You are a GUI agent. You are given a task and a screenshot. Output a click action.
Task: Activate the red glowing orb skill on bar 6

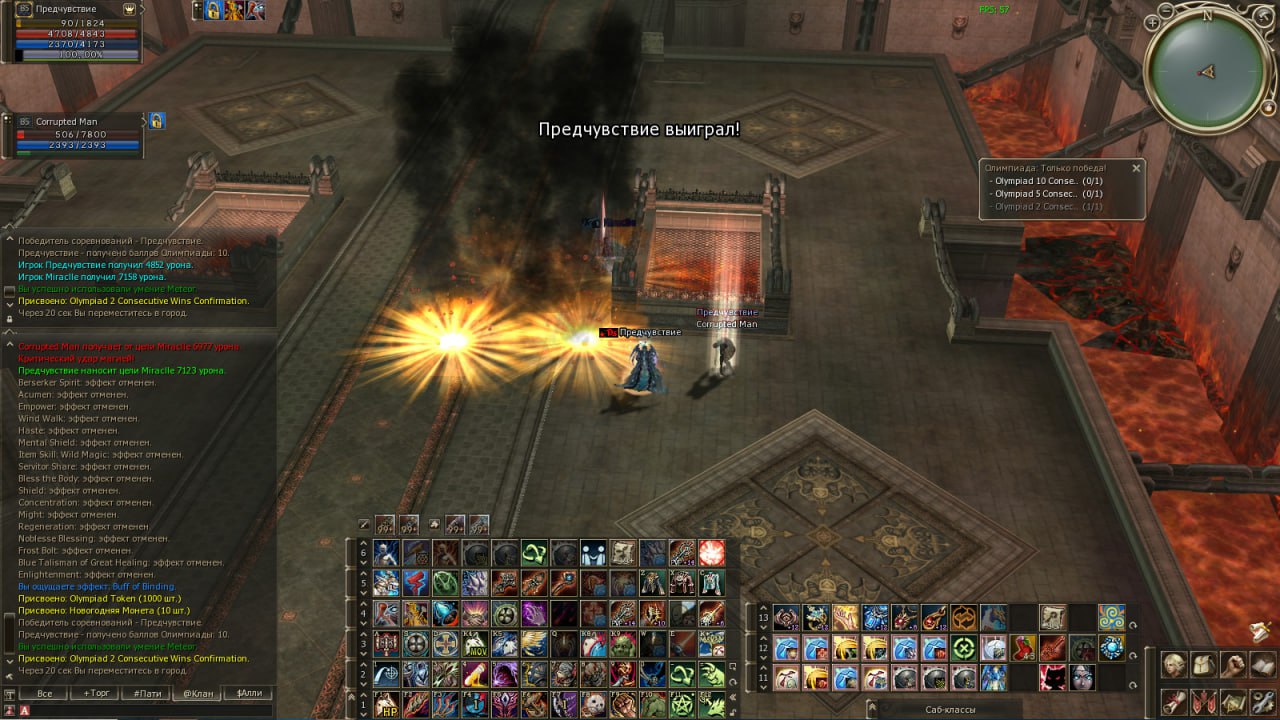pos(712,553)
